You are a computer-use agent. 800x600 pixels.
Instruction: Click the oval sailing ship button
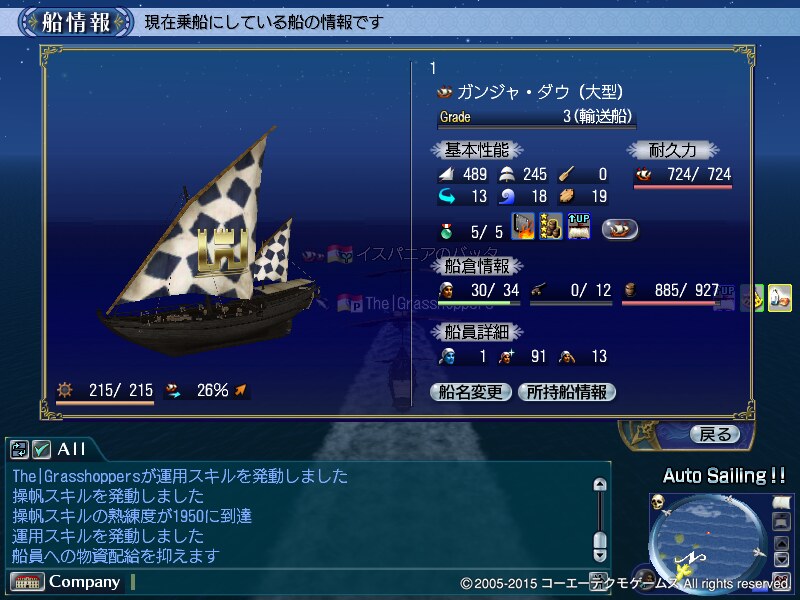[620, 229]
